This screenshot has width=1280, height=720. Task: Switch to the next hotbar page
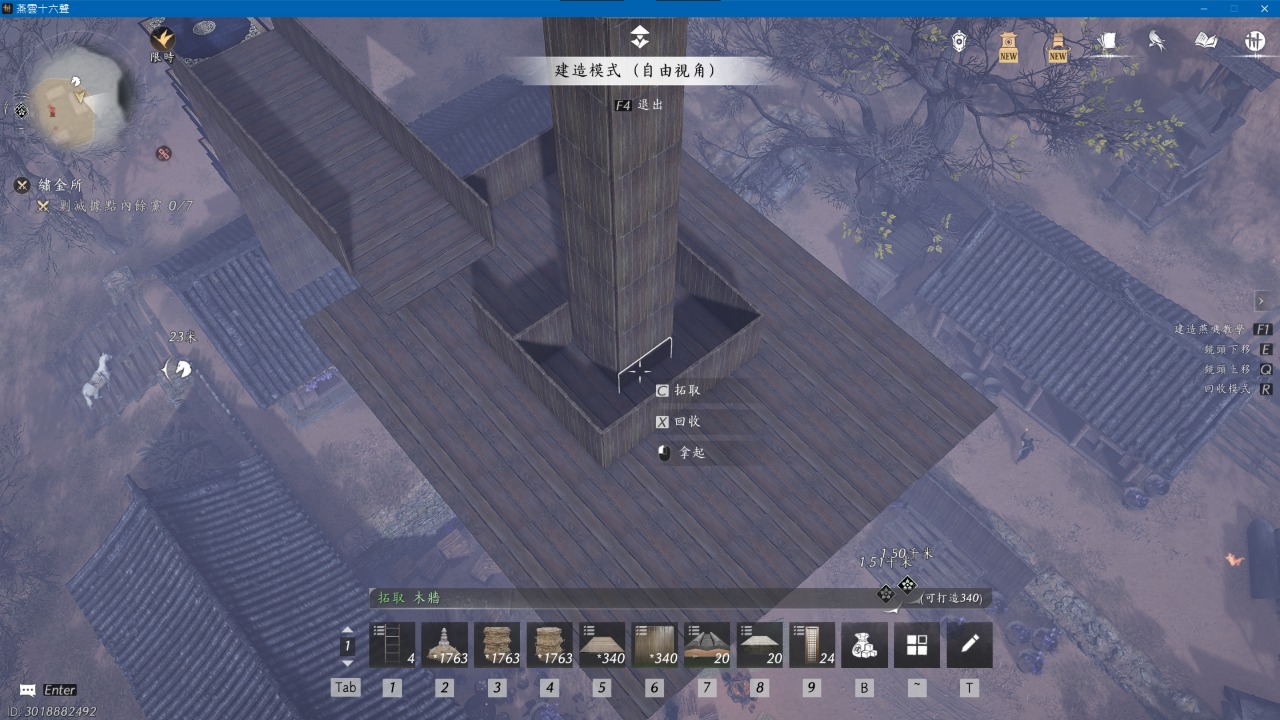[347, 663]
